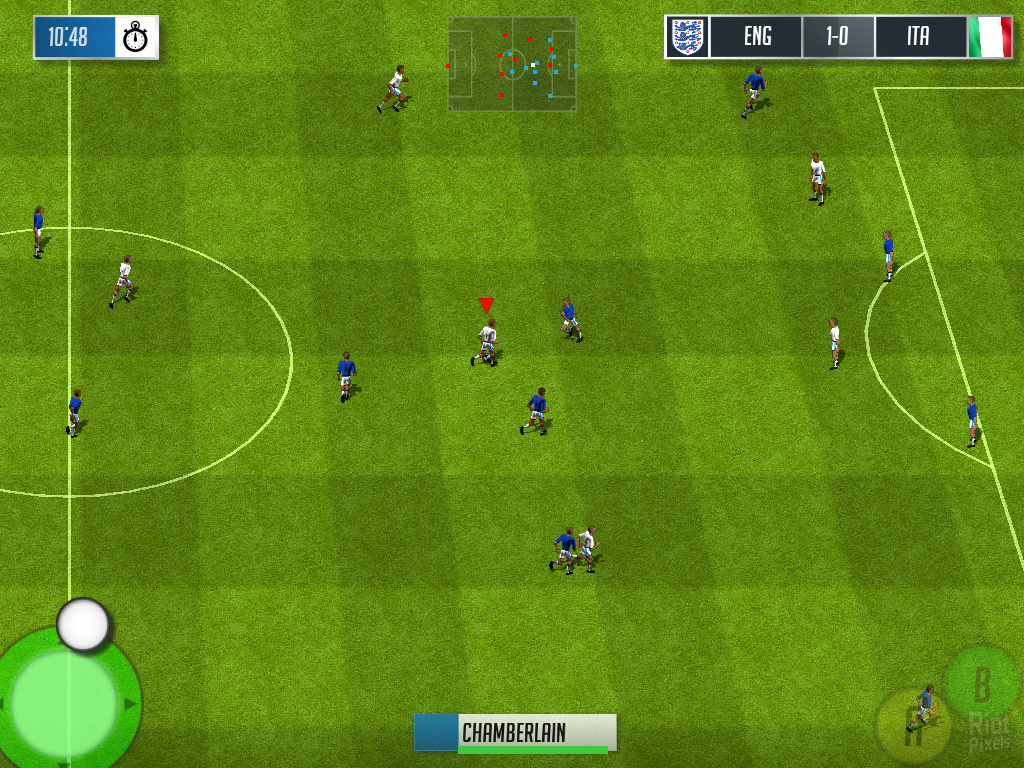Click the Italy flag on the scoreboard
This screenshot has height=768, width=1024.
[x=990, y=37]
